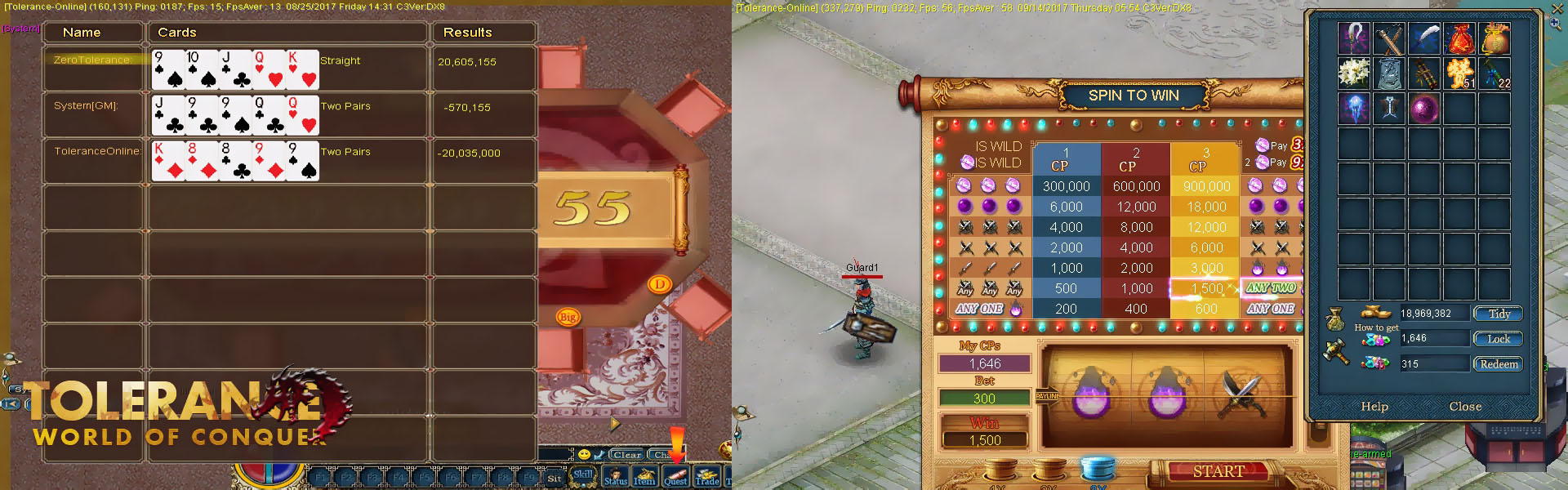Select the white flower bouquet item
This screenshot has height=490, width=1568.
pos(1354,73)
